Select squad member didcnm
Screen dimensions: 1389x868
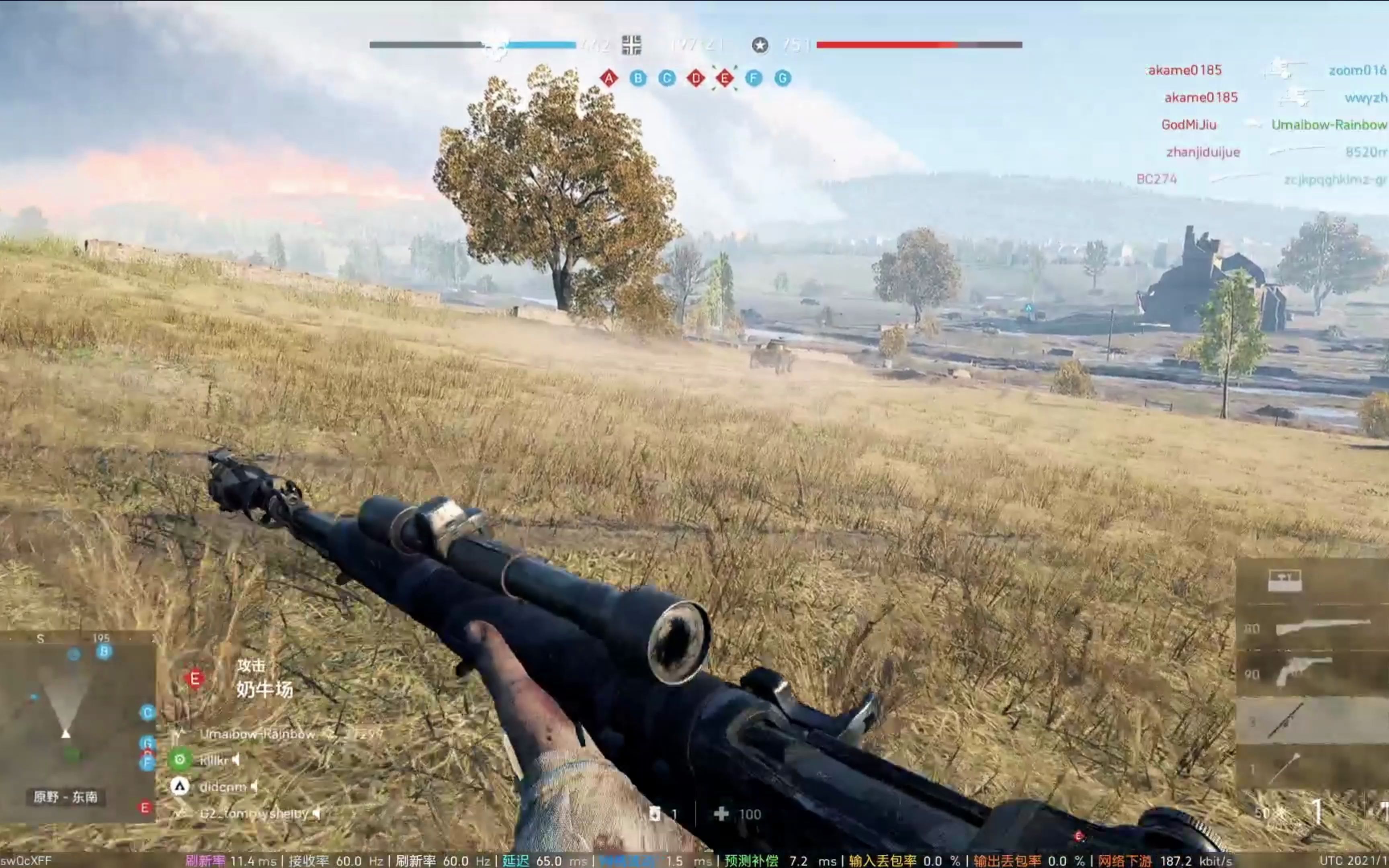[223, 787]
